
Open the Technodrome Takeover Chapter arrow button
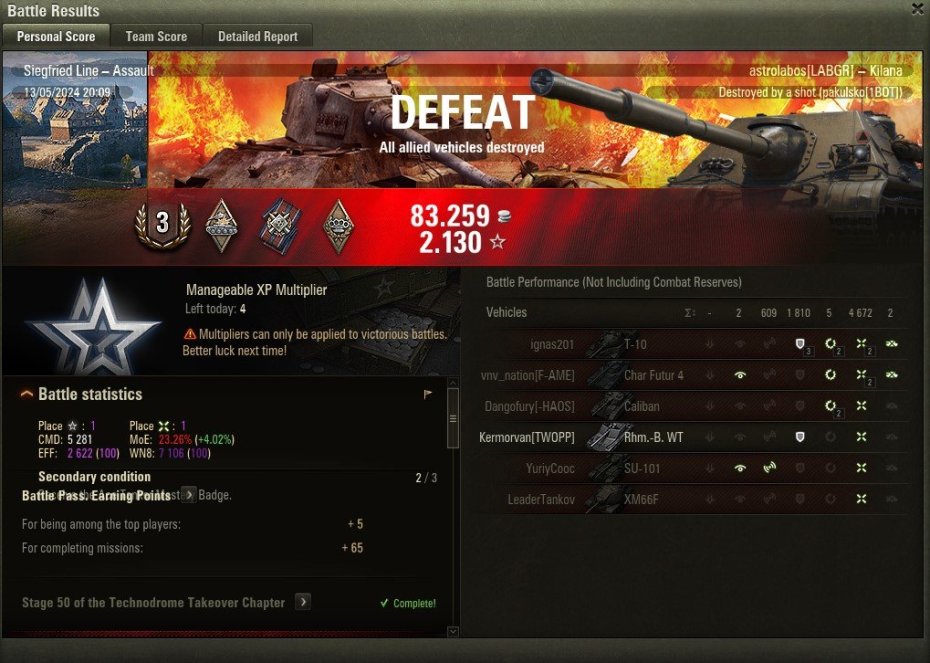tap(303, 602)
